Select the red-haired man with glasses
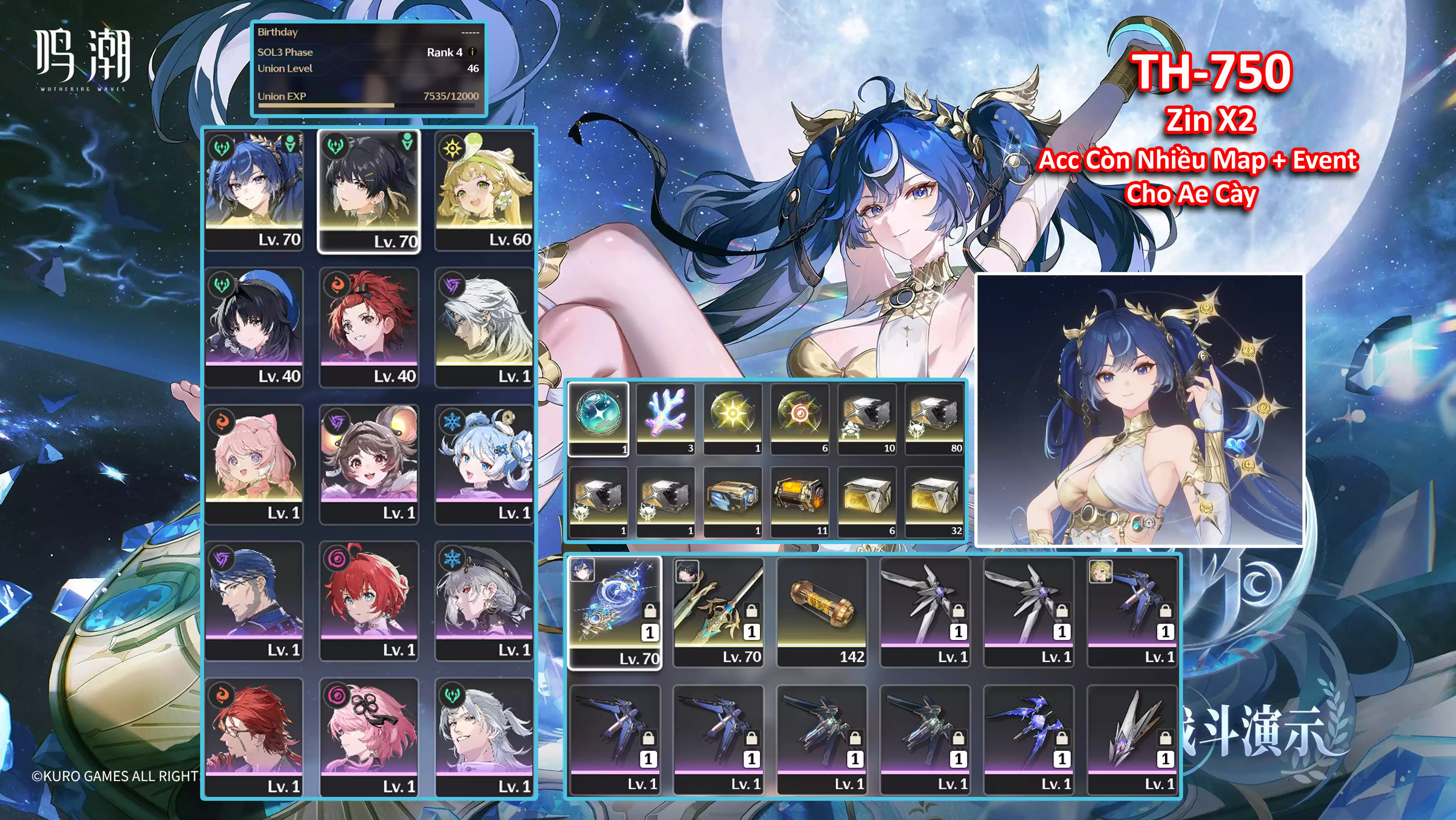 [x=255, y=738]
